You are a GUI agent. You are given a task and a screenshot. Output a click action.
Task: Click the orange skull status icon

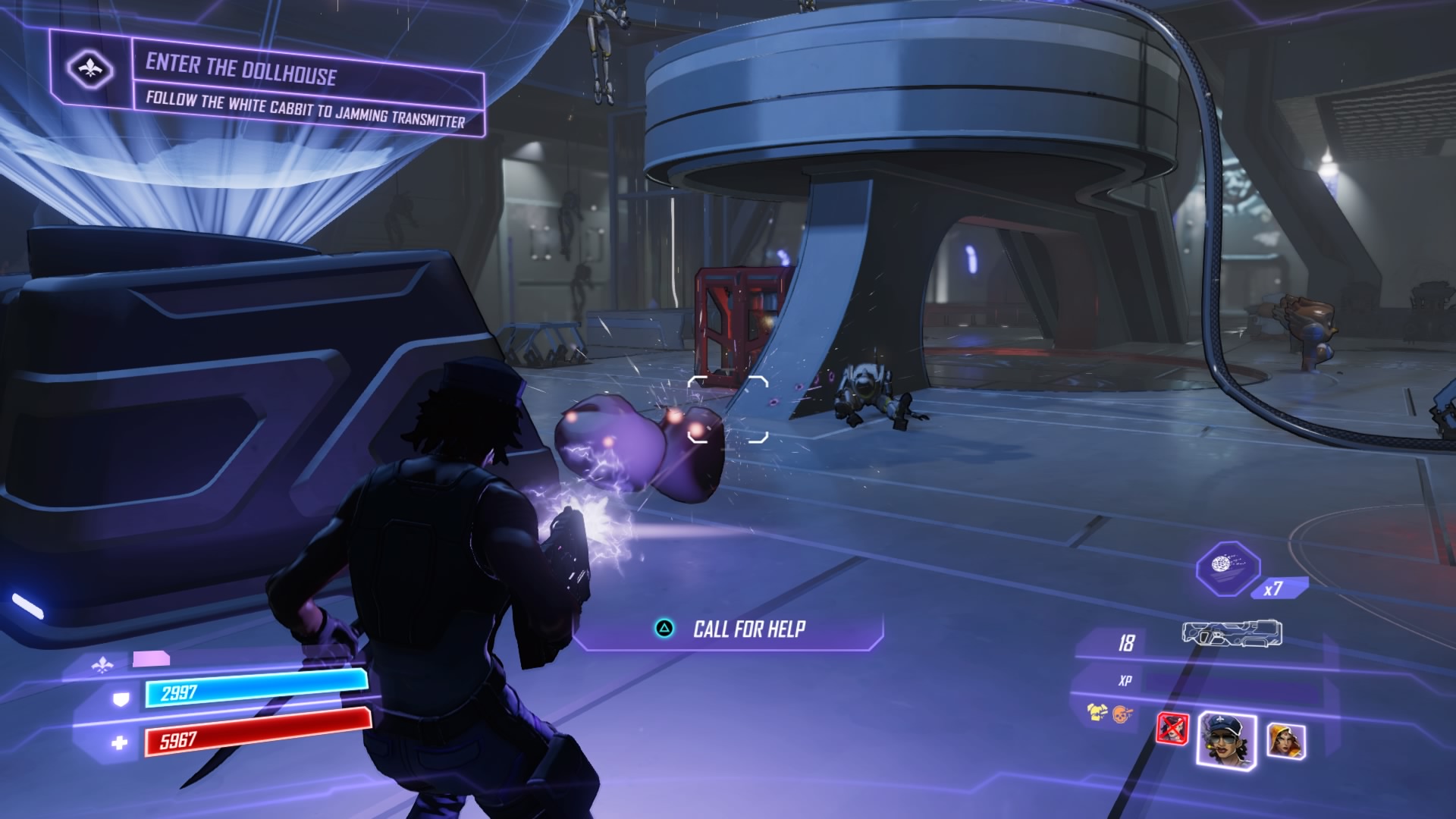1122,714
